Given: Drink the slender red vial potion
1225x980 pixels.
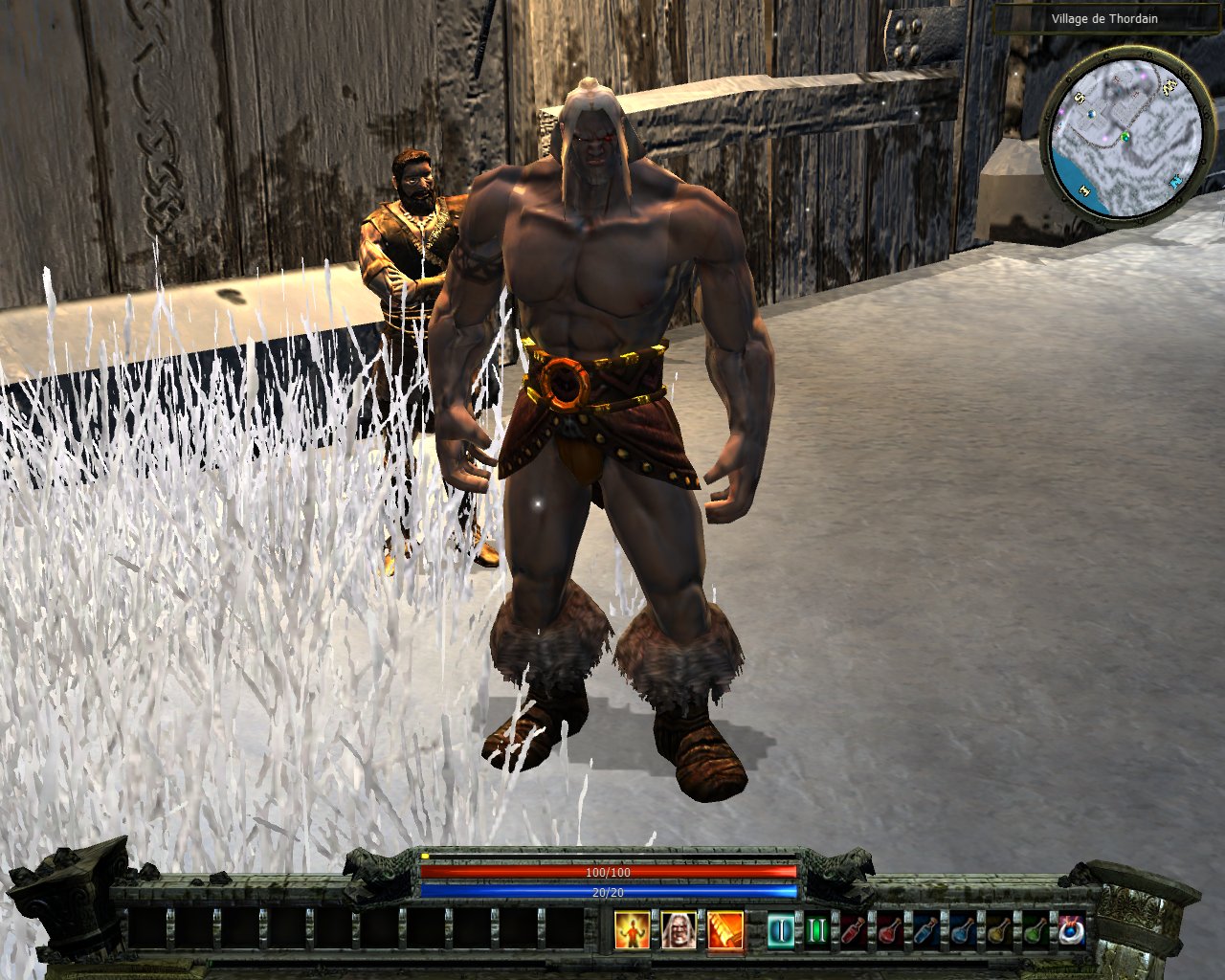Looking at the screenshot, I should click(x=854, y=930).
